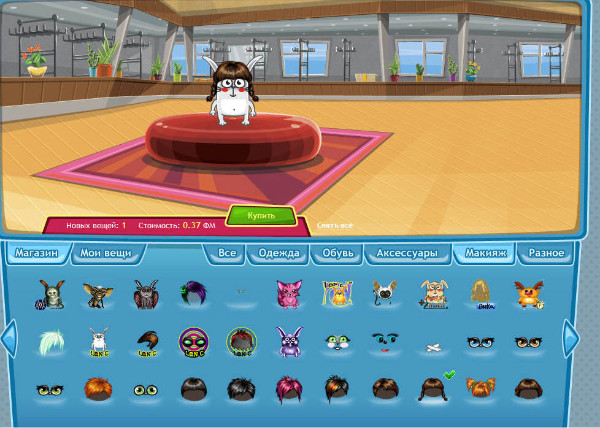600x428 pixels.
Task: Pick the orange pigtails hair item
Action: tap(481, 389)
